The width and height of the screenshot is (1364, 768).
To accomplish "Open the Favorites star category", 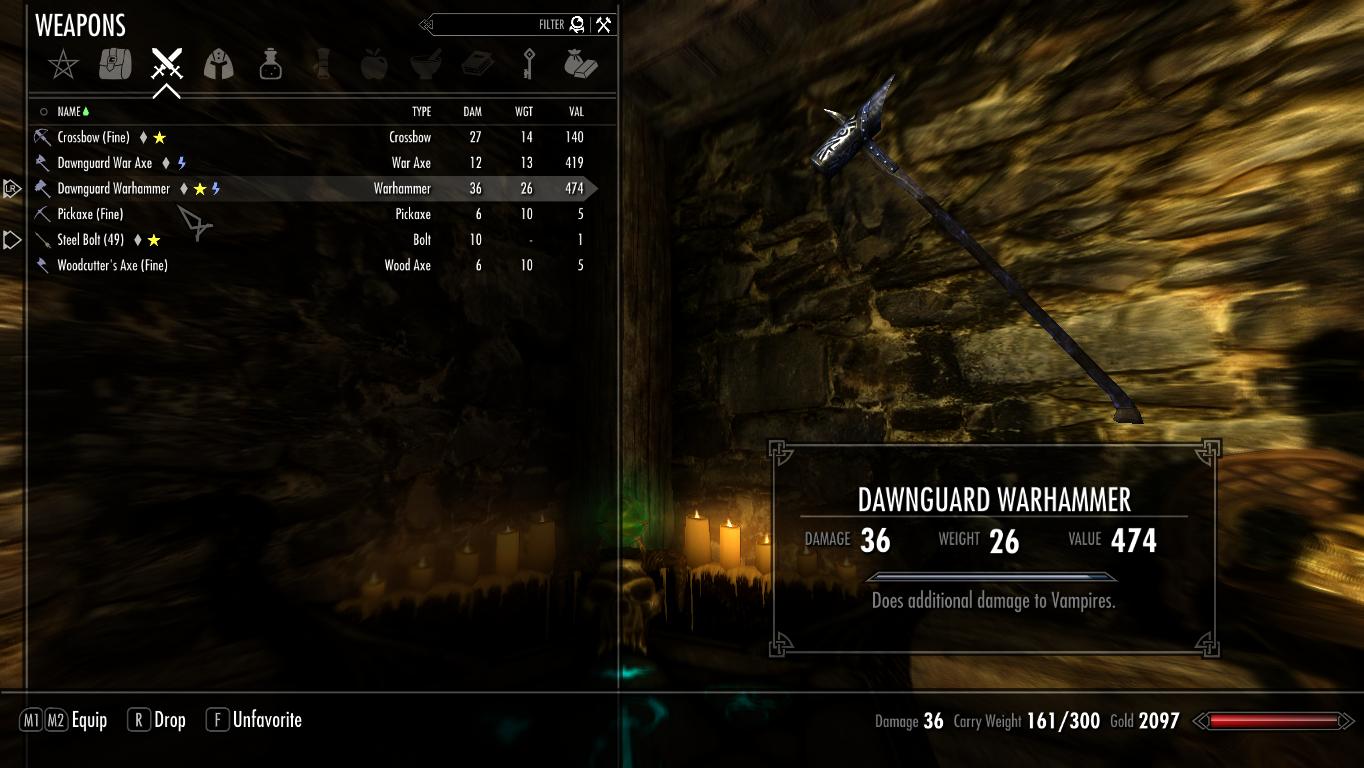I will [x=63, y=66].
